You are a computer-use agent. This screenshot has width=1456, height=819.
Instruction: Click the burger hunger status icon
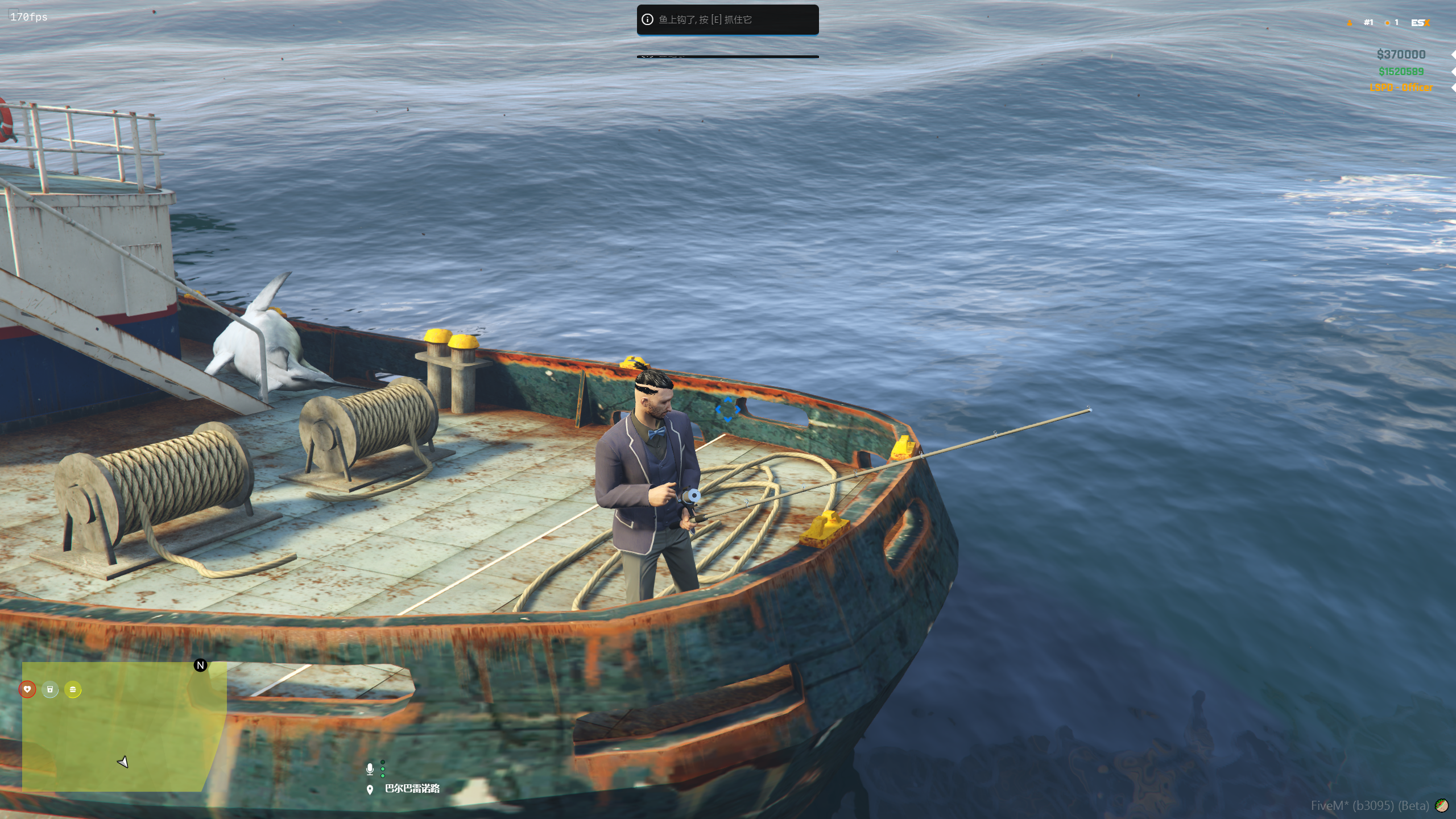tap(73, 689)
